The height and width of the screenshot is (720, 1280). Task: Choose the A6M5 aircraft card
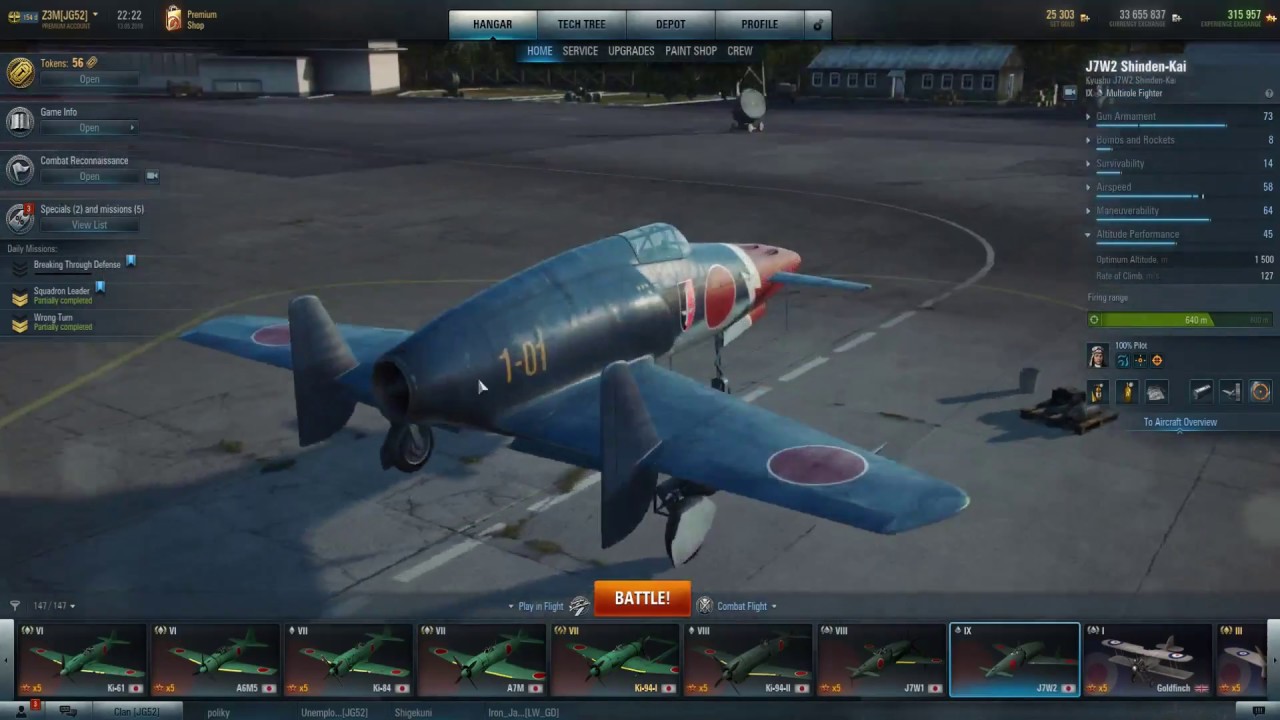pos(215,660)
